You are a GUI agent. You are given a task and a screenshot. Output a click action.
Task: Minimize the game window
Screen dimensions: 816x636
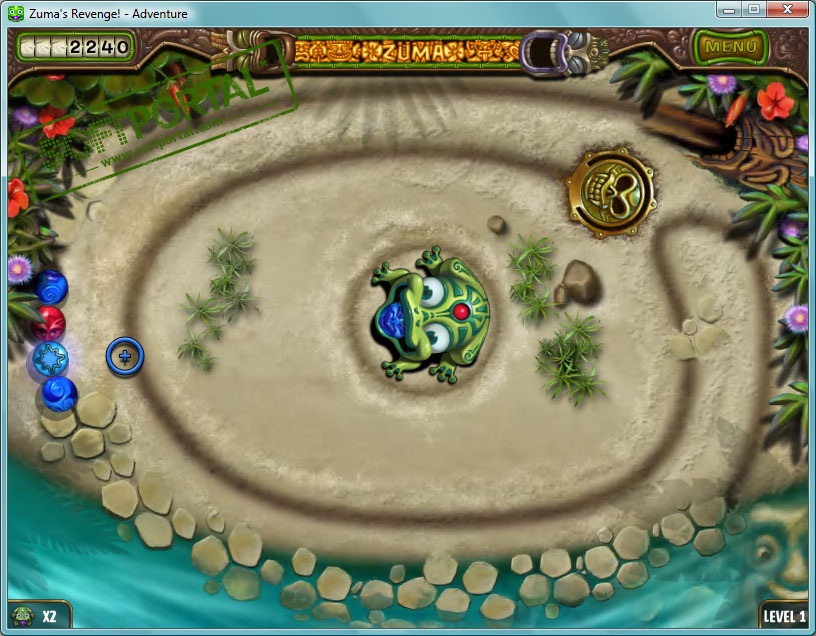point(729,9)
